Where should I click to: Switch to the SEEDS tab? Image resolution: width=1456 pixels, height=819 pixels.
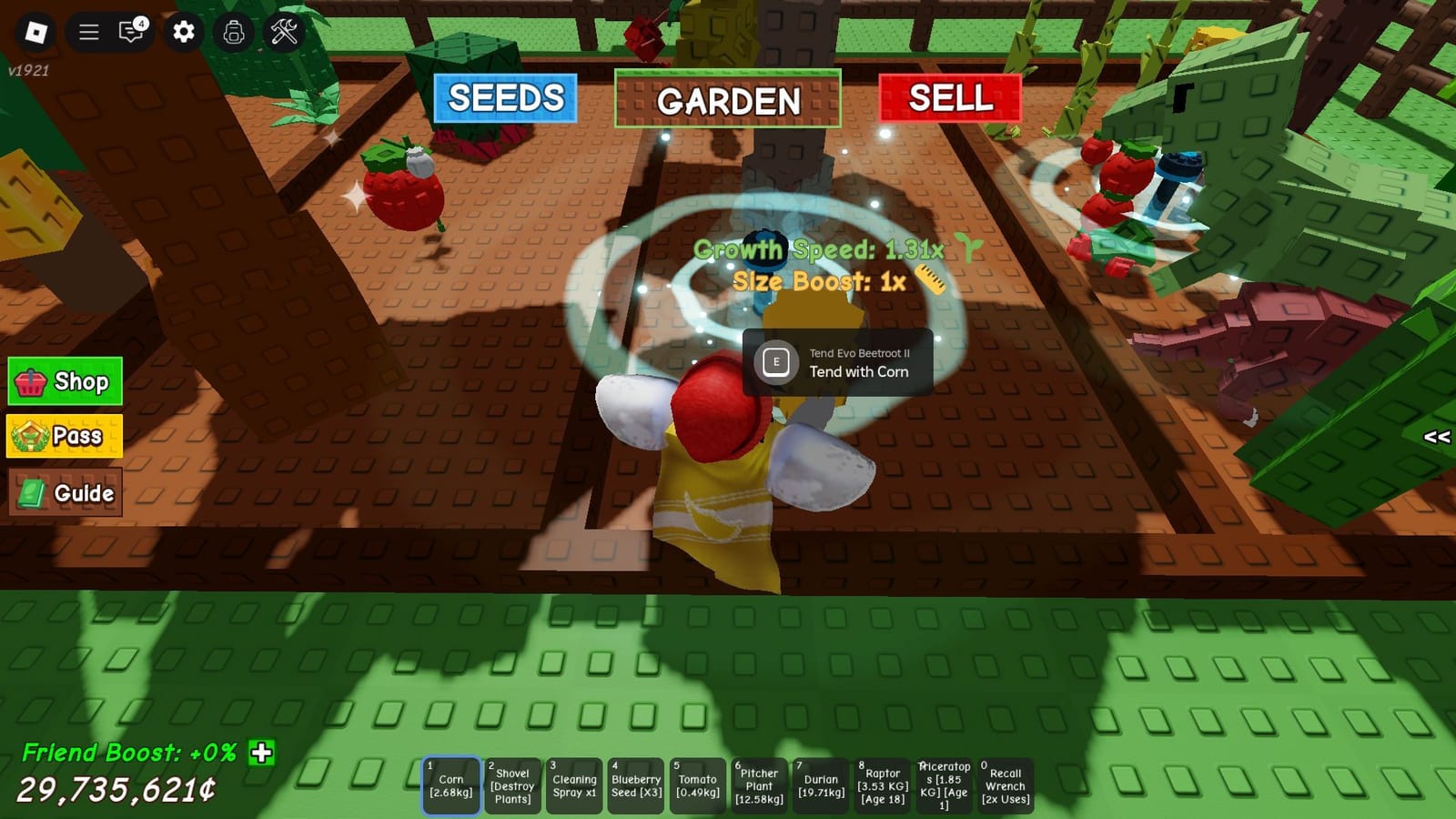pyautogui.click(x=505, y=97)
